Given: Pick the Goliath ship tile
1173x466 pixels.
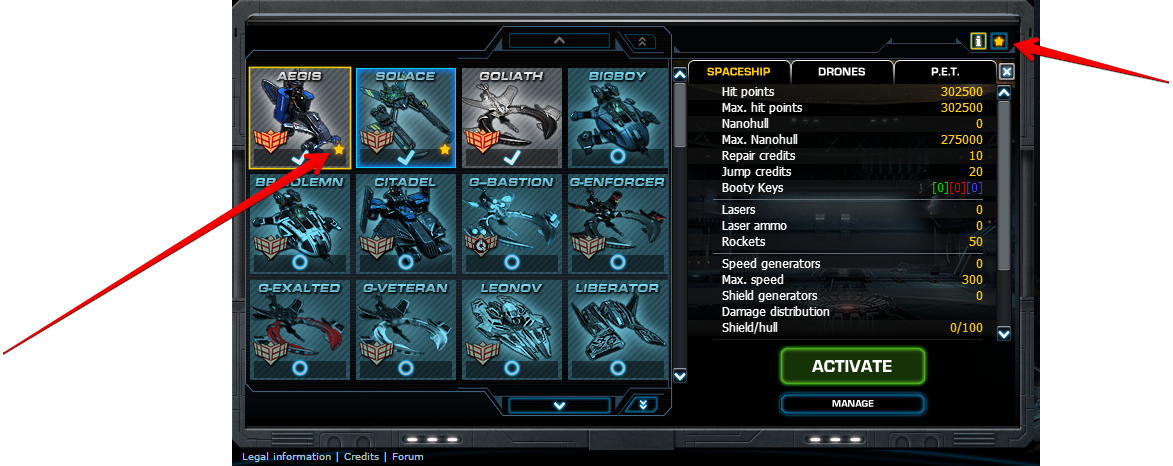Looking at the screenshot, I should coord(511,118).
